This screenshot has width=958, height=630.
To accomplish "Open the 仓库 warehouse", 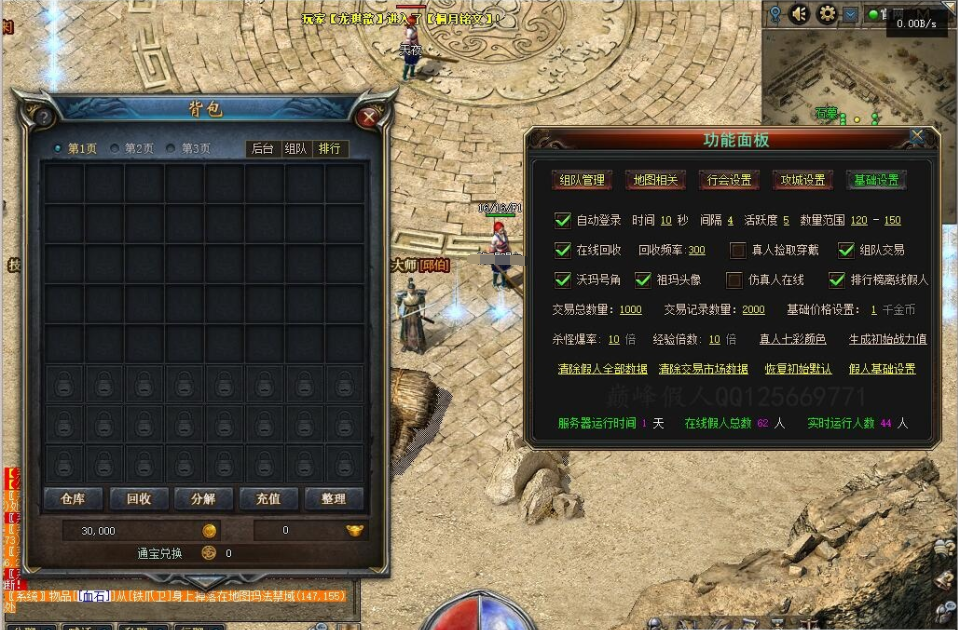I will tap(72, 499).
